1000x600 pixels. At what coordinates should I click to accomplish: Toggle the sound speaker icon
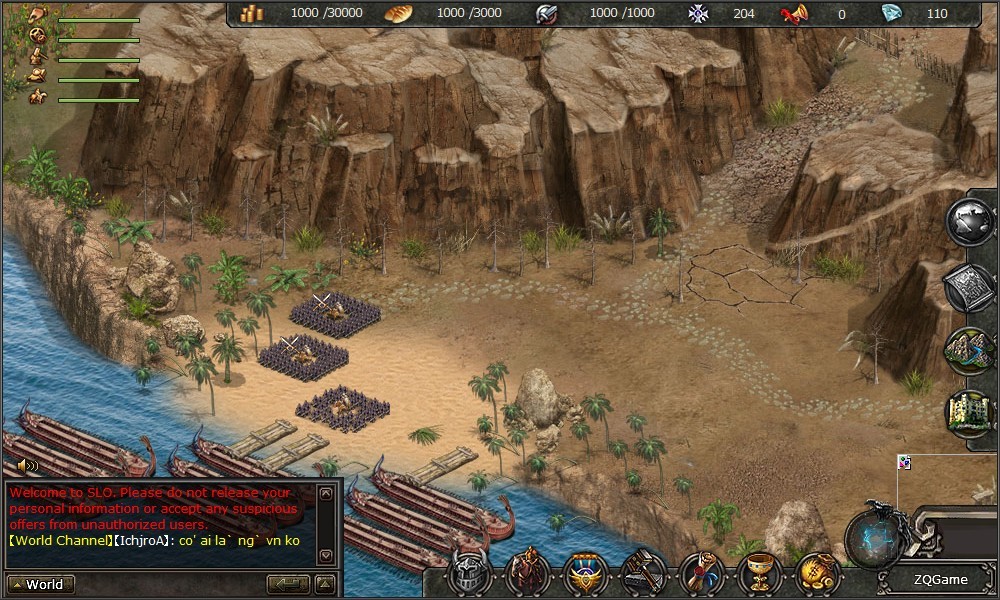[x=27, y=465]
